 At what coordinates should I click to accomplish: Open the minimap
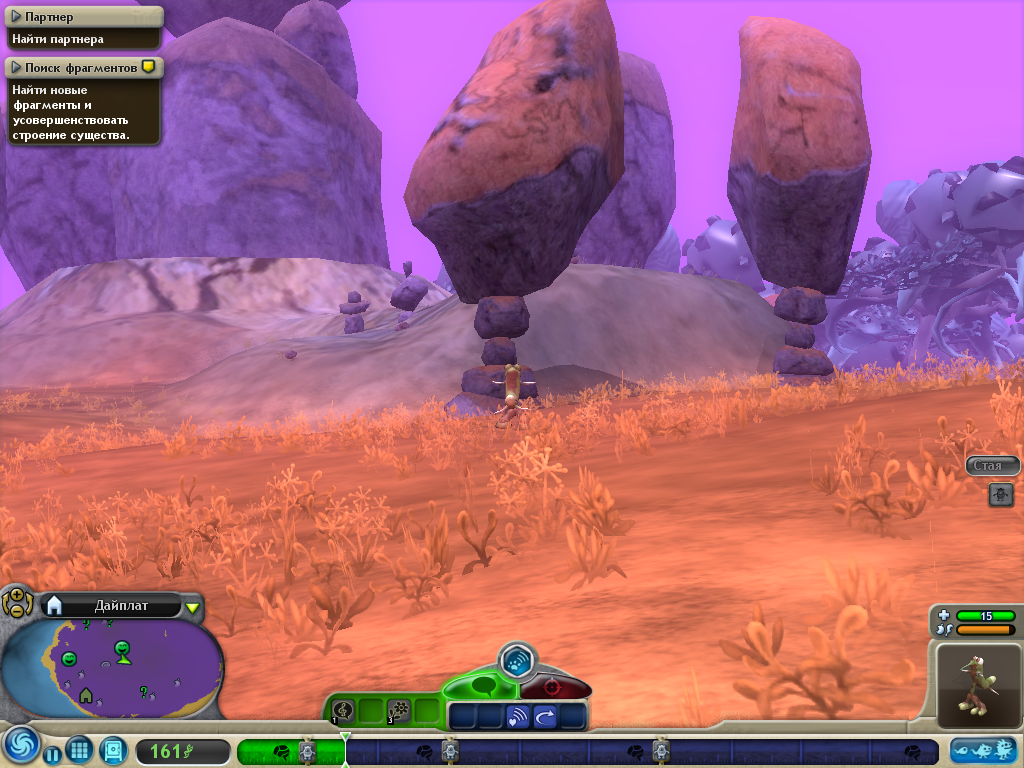[x=110, y=667]
